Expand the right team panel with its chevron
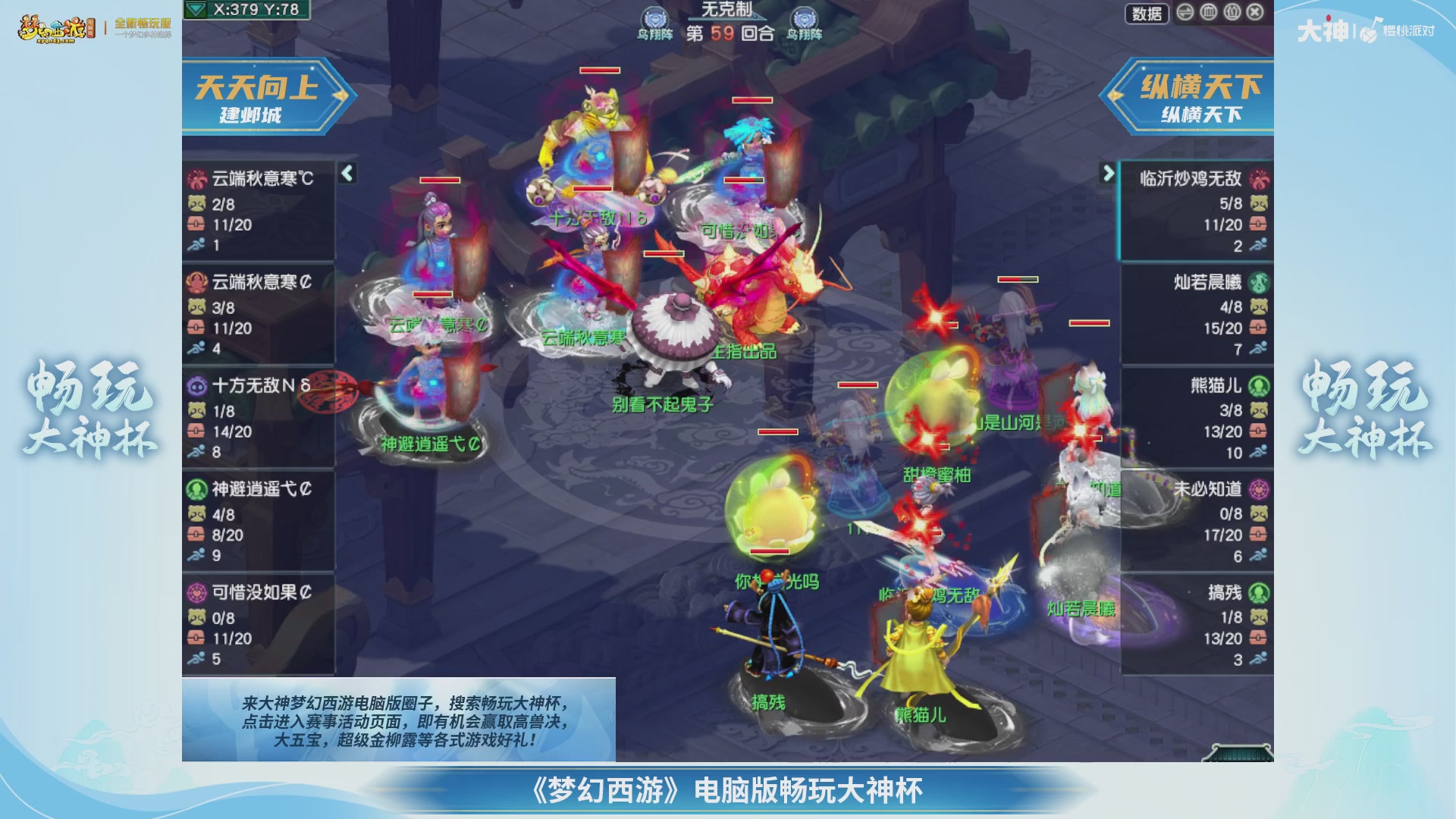 click(x=1110, y=173)
